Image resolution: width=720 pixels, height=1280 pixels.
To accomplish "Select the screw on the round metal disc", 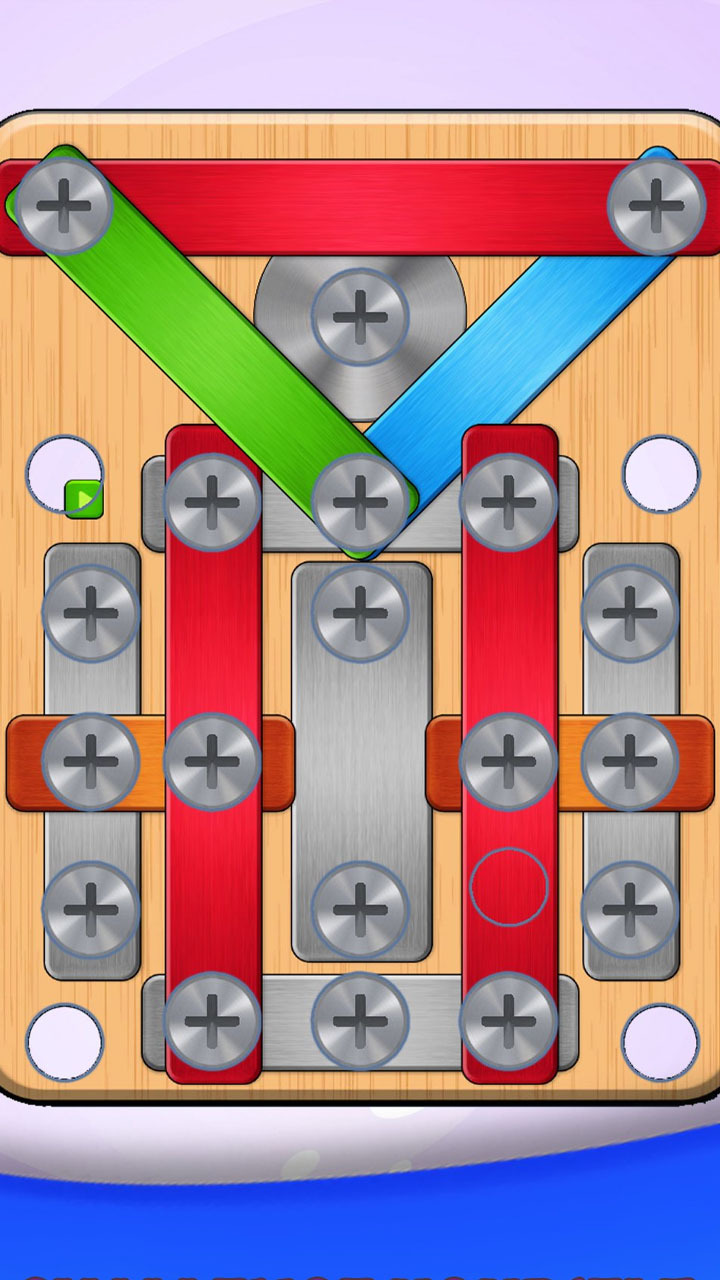I will click(x=360, y=316).
